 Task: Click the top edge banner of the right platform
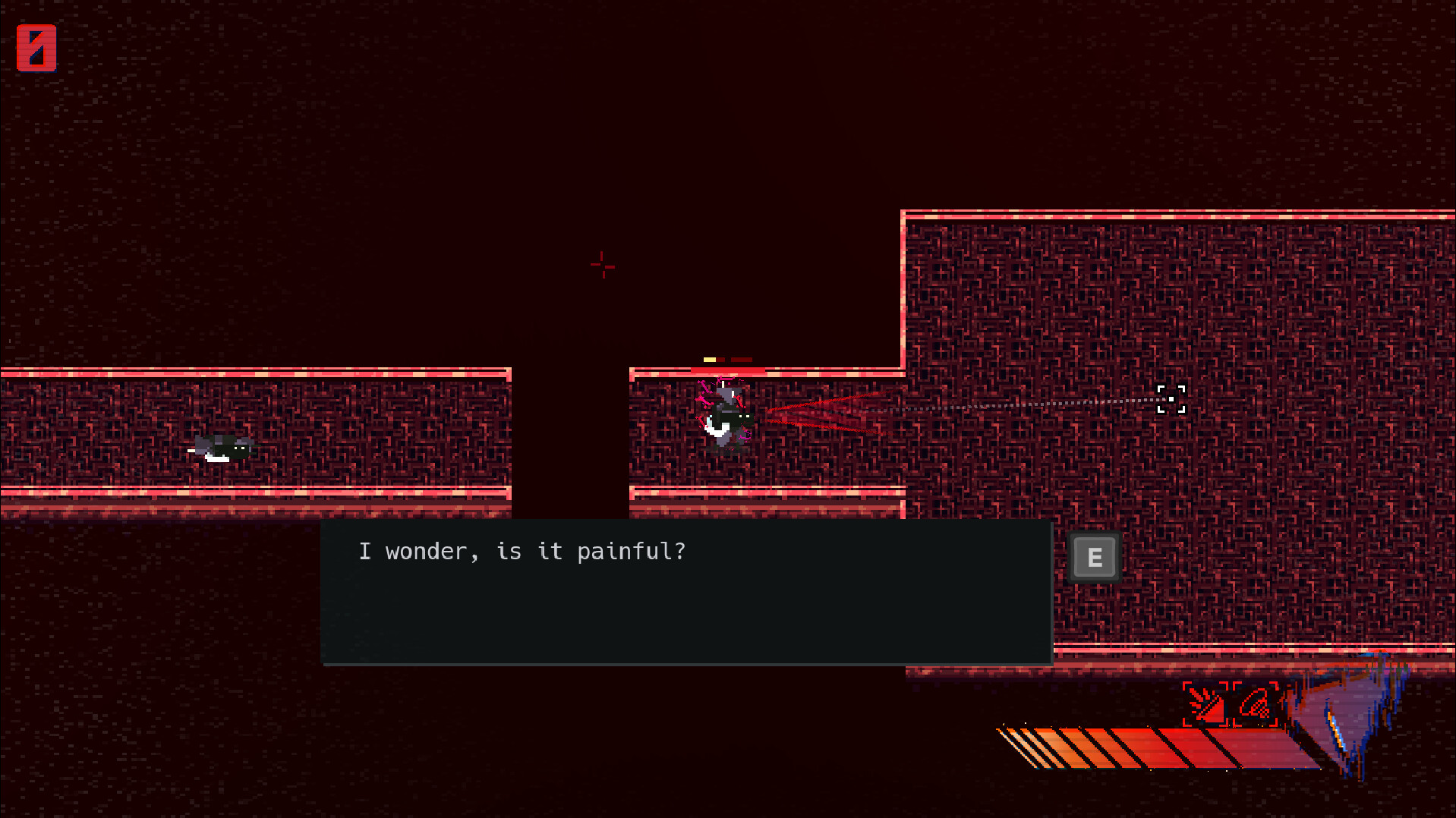[x=1177, y=213]
